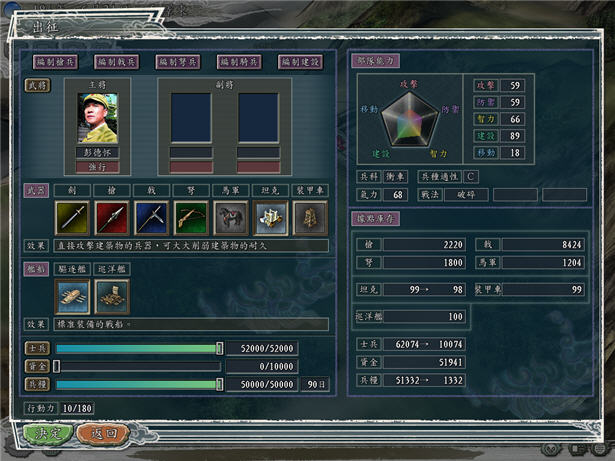Choose the halberd weapon icon
Viewport: 615px width, 461px height.
pos(150,217)
